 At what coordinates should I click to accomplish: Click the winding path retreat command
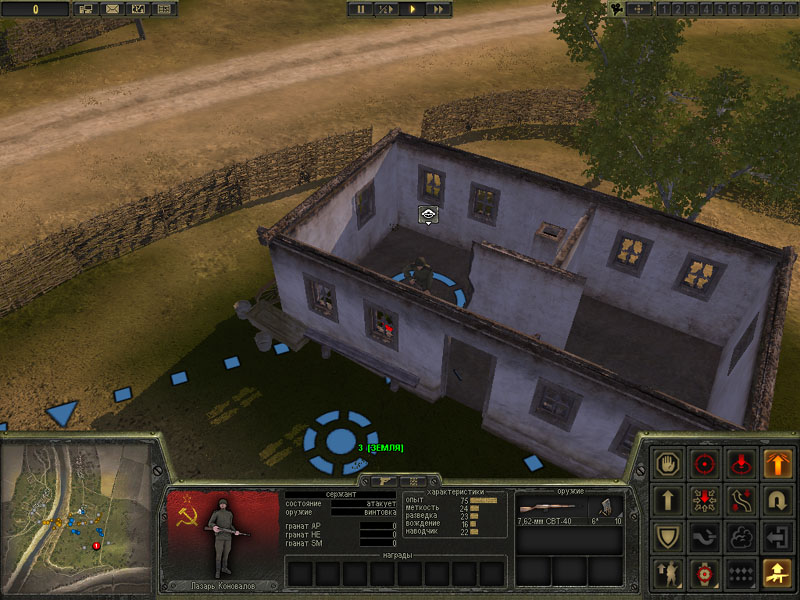(x=741, y=499)
